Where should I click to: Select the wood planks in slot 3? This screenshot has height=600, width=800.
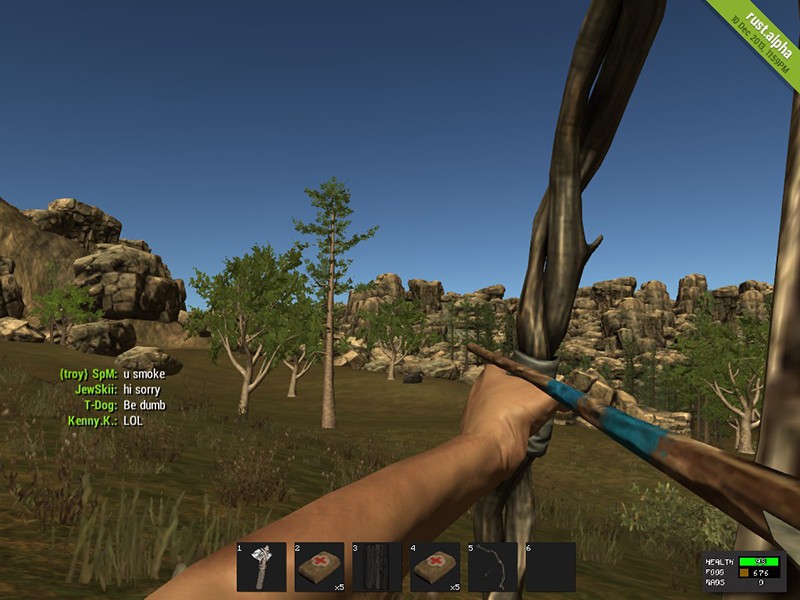pyautogui.click(x=377, y=567)
